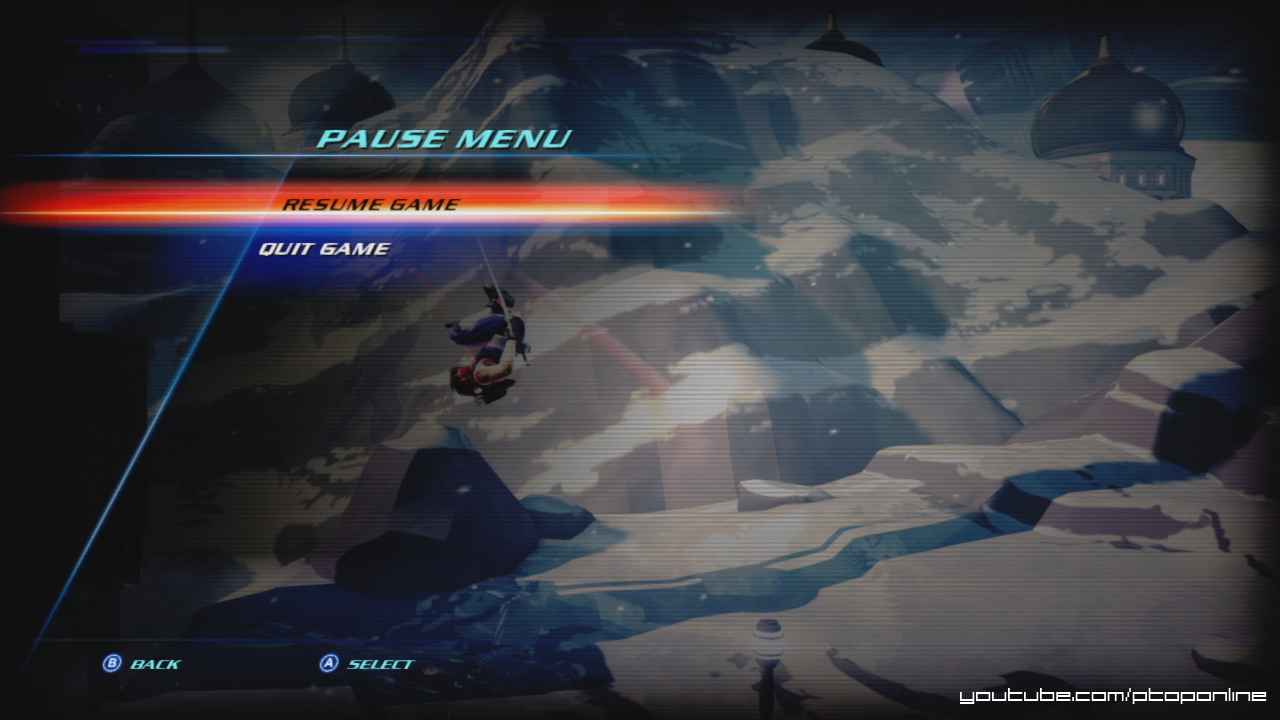
Task: Select Resume Game in the pause menu
Action: 370,204
